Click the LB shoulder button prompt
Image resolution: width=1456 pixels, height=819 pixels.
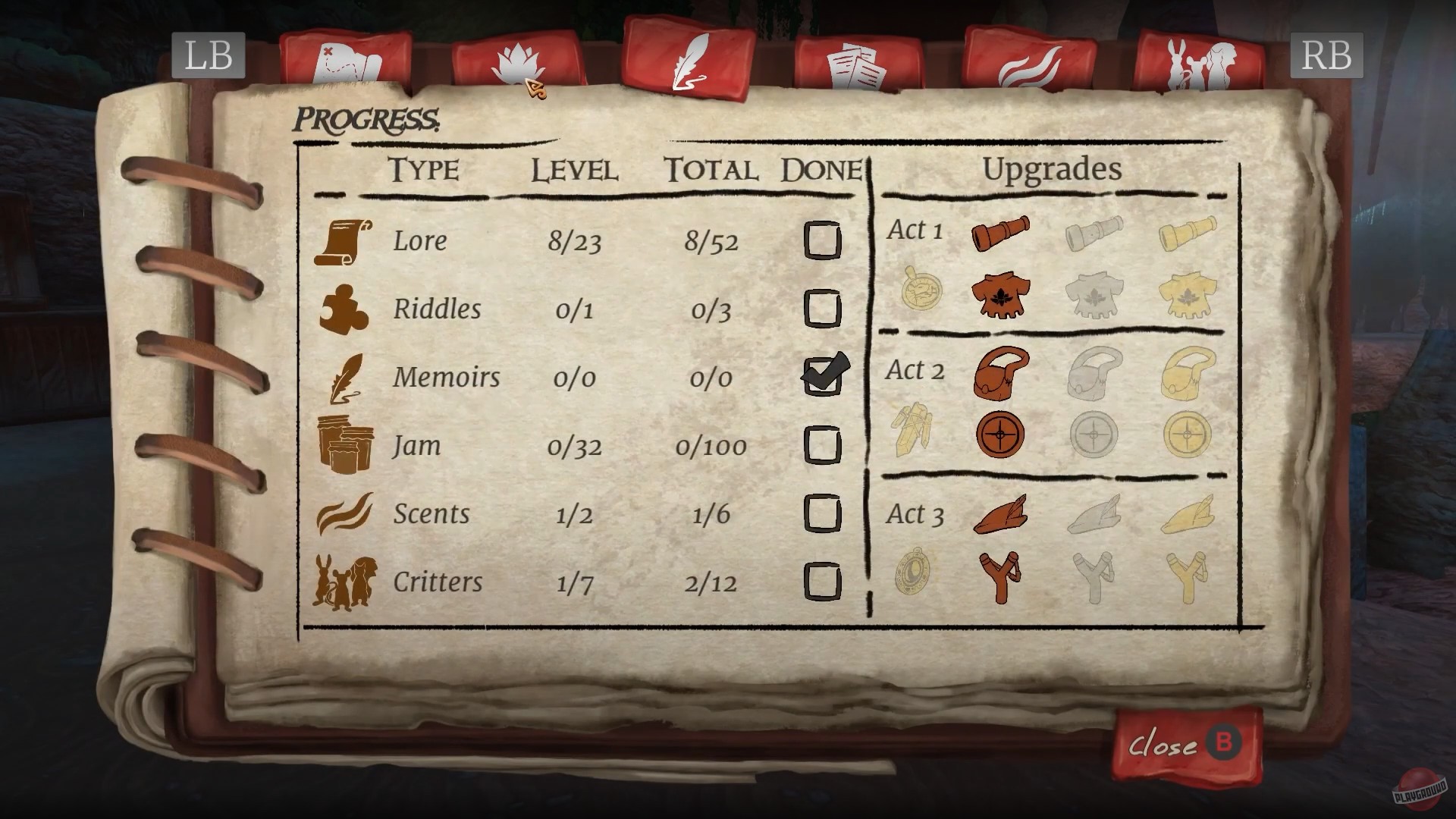[x=209, y=55]
